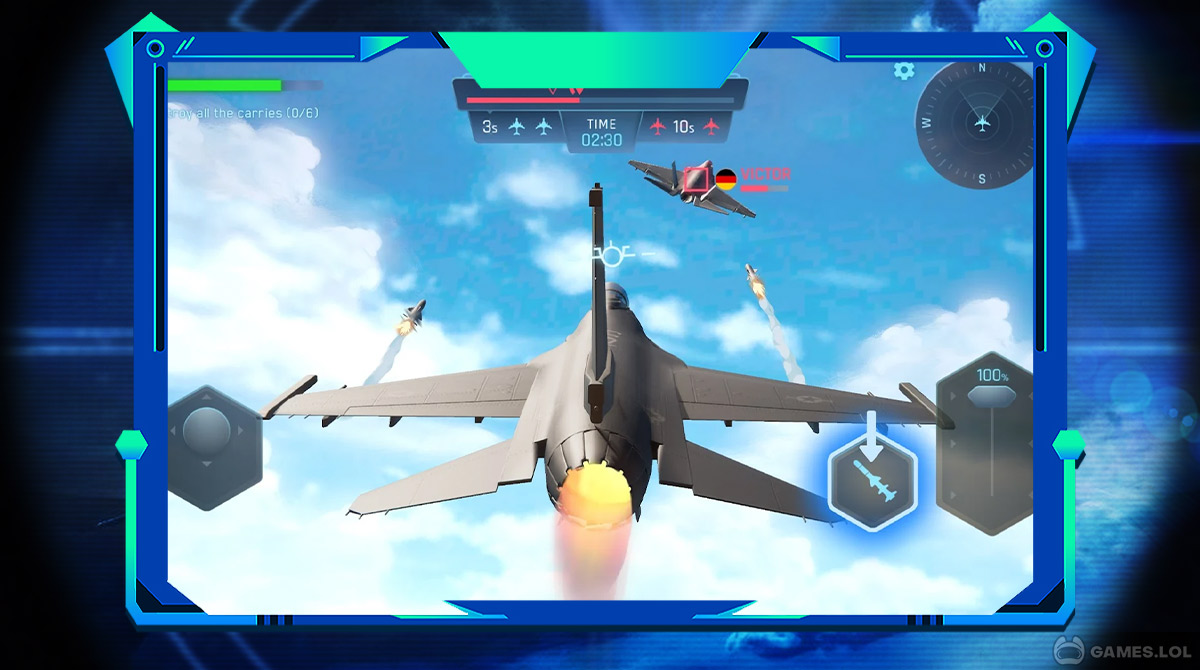The height and width of the screenshot is (670, 1200).
Task: Tap the virtual joystick control
Action: point(208,433)
